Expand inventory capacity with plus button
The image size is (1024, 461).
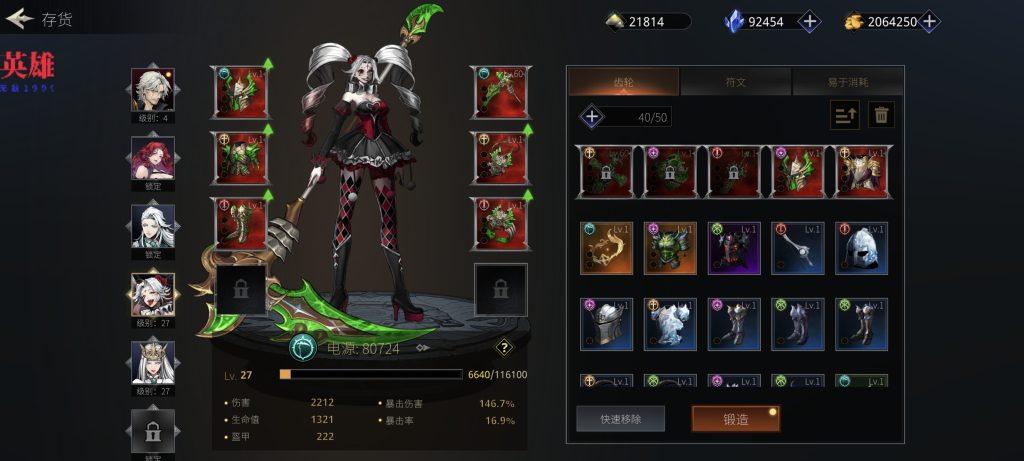[592, 117]
